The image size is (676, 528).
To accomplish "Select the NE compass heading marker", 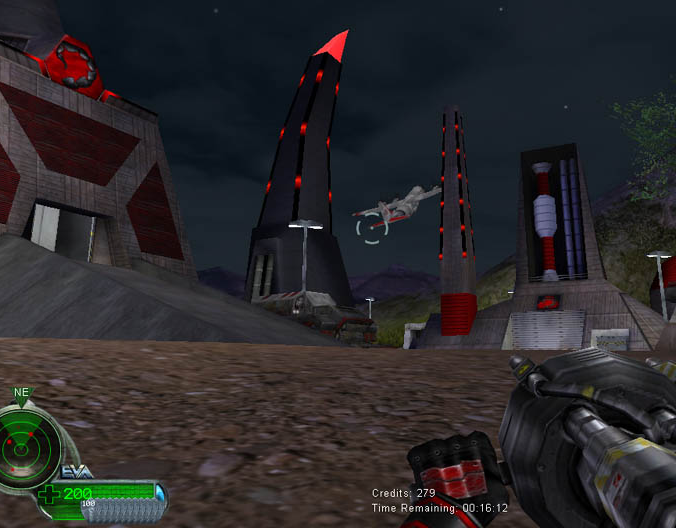I will [x=21, y=394].
